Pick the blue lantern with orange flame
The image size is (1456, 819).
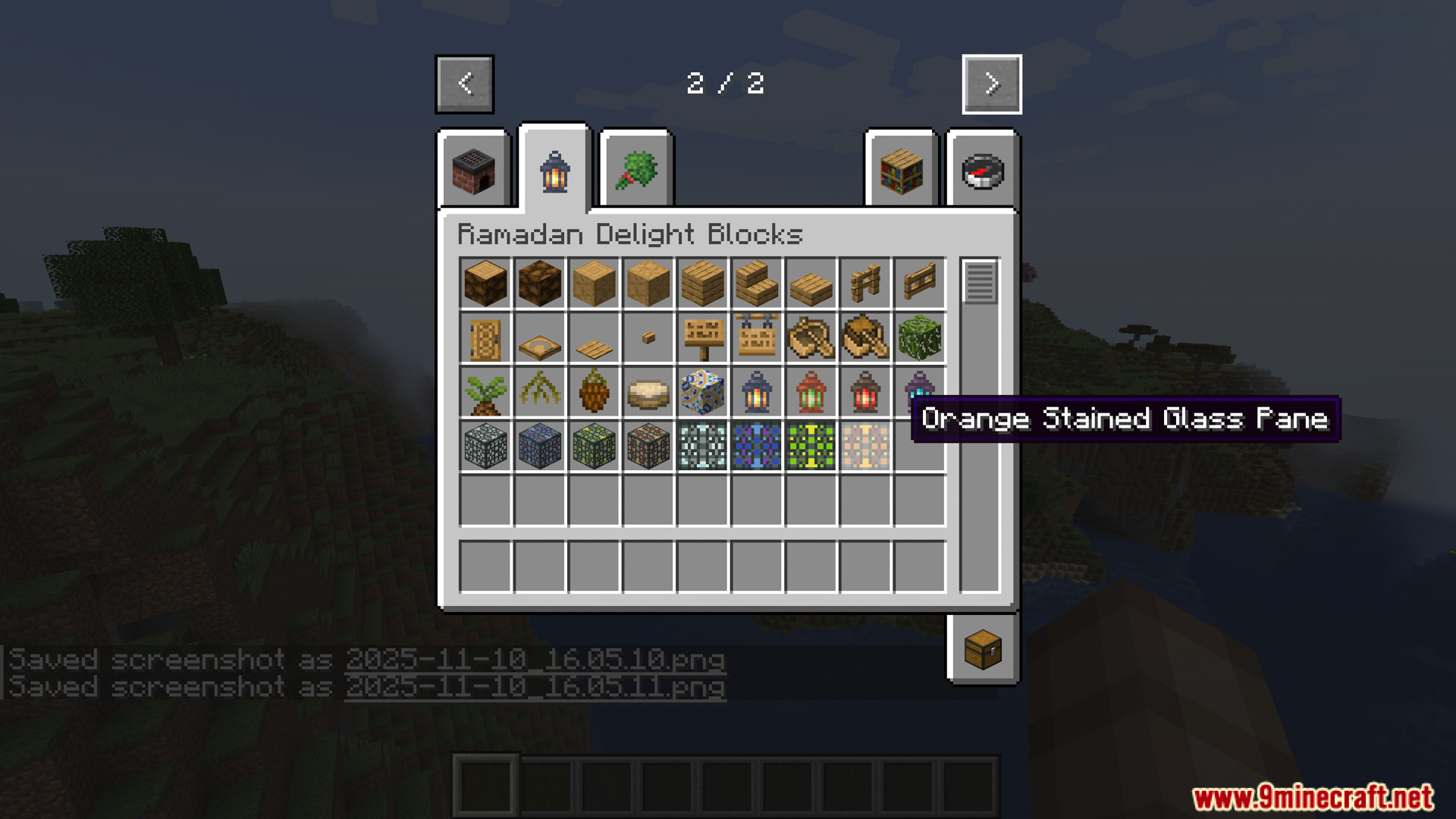point(757,393)
